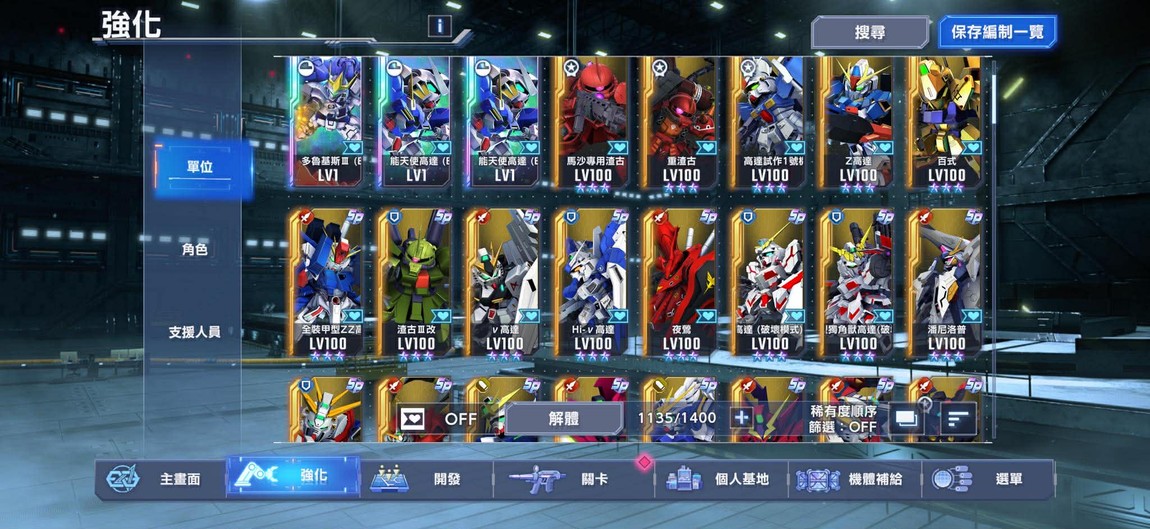This screenshot has height=529, width=1150.
Task: Switch to the 支援人員 supporters tab
Action: 195,331
